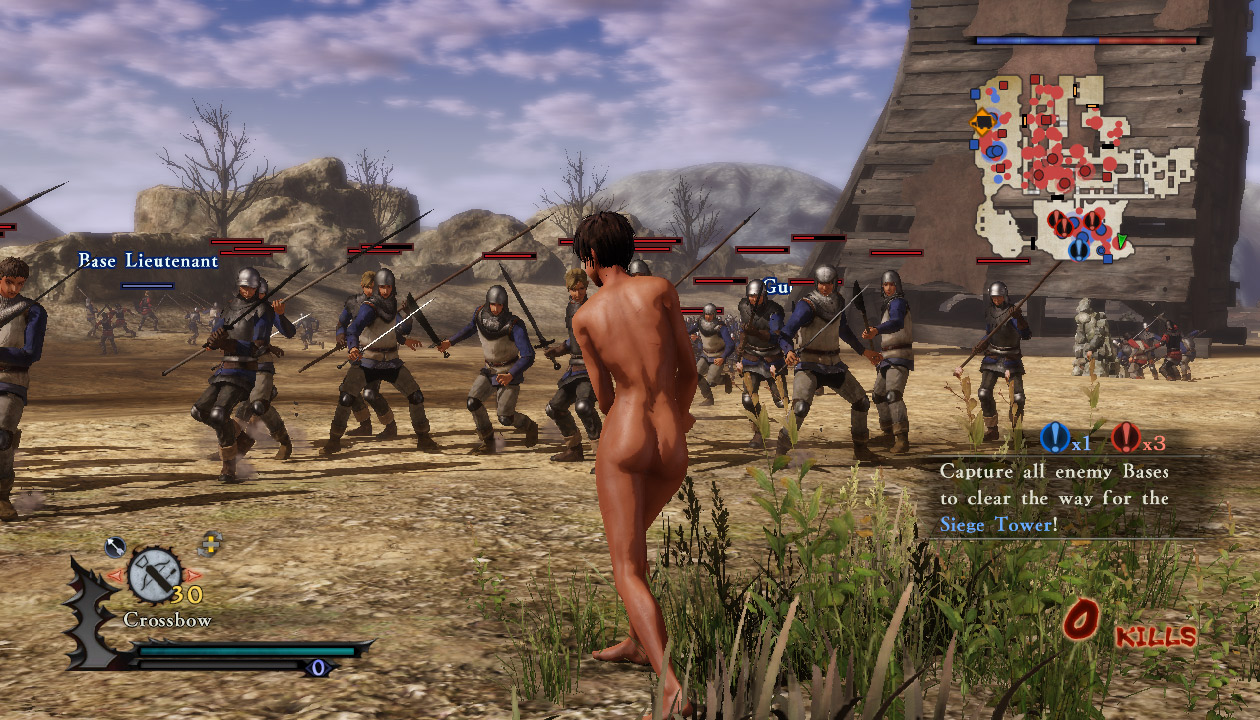Click the blue allied base counter icon
Image resolution: width=1260 pixels, height=720 pixels.
[x=1054, y=437]
